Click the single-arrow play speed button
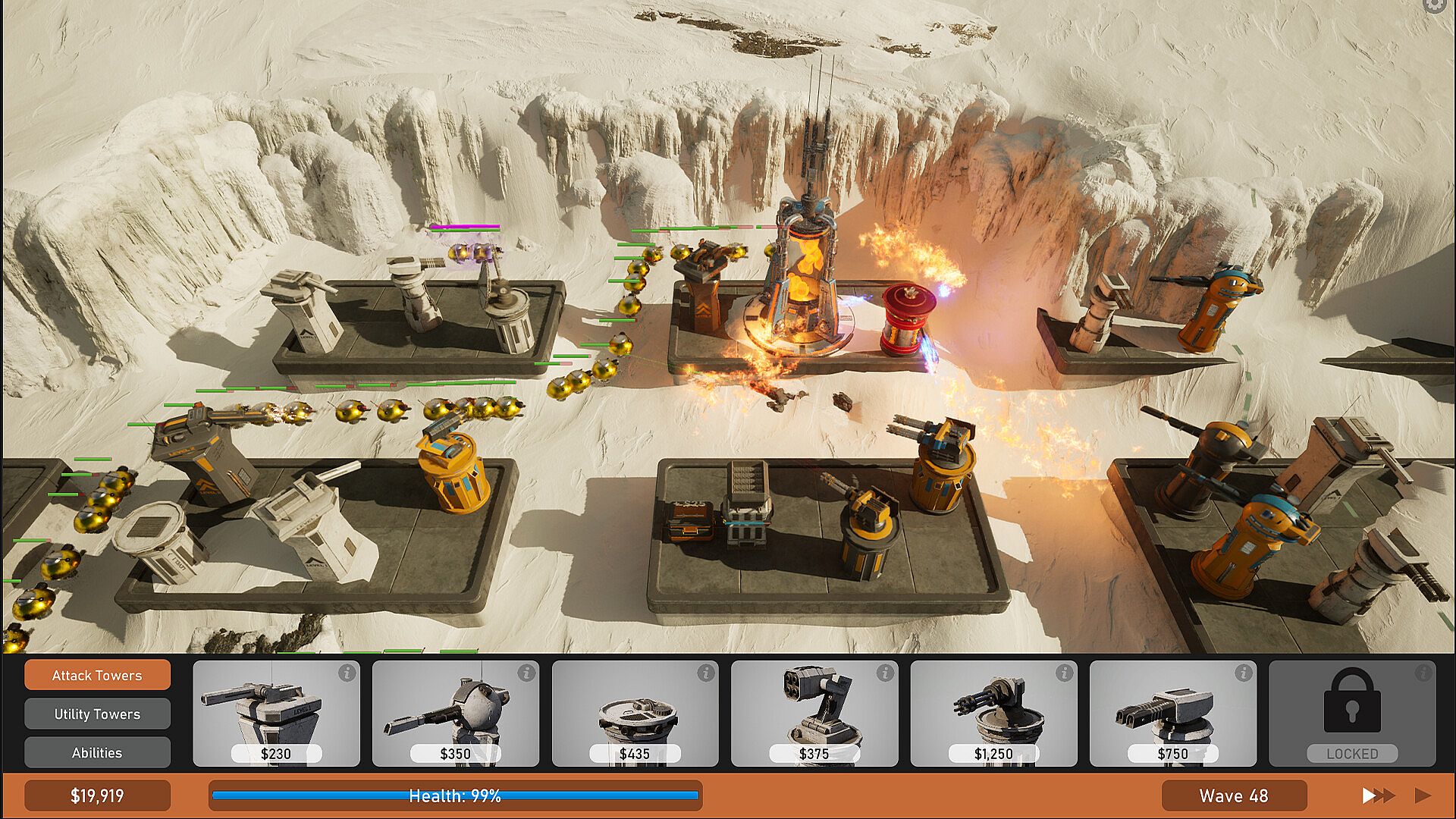Viewport: 1456px width, 819px height. (x=1423, y=795)
